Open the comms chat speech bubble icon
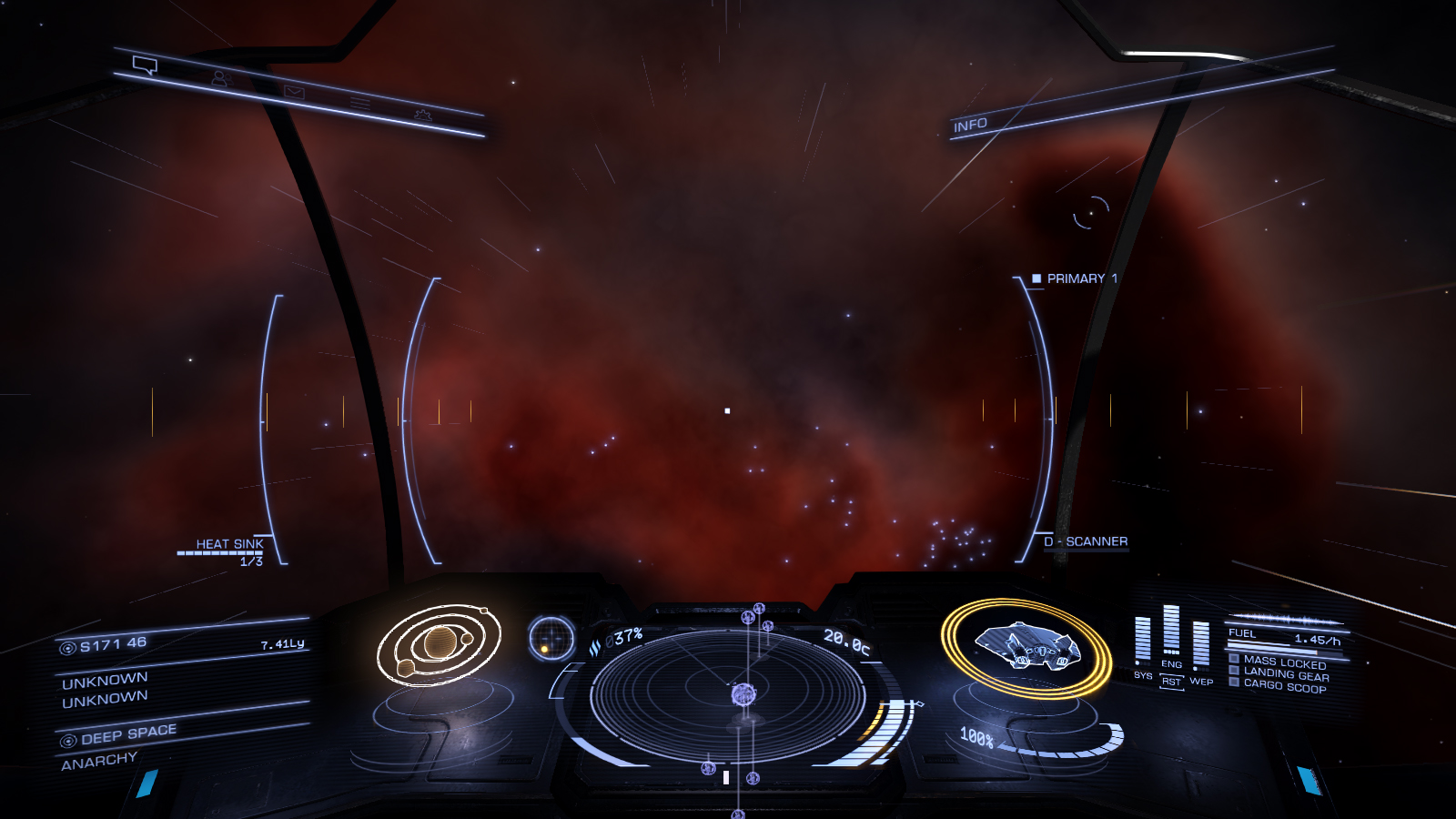This screenshot has width=1456, height=819. (145, 65)
